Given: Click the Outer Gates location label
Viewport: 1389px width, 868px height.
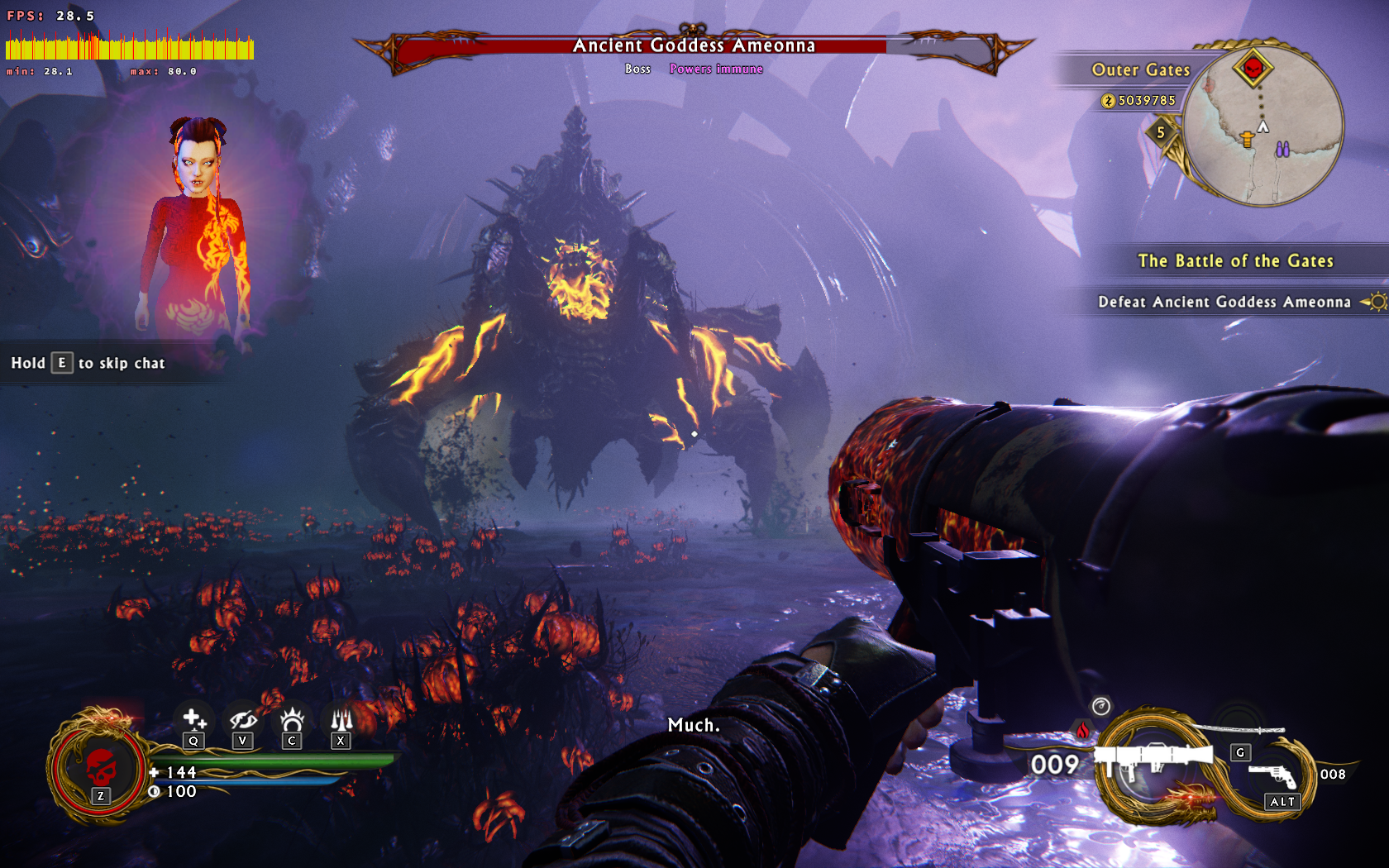Looking at the screenshot, I should coord(1140,70).
